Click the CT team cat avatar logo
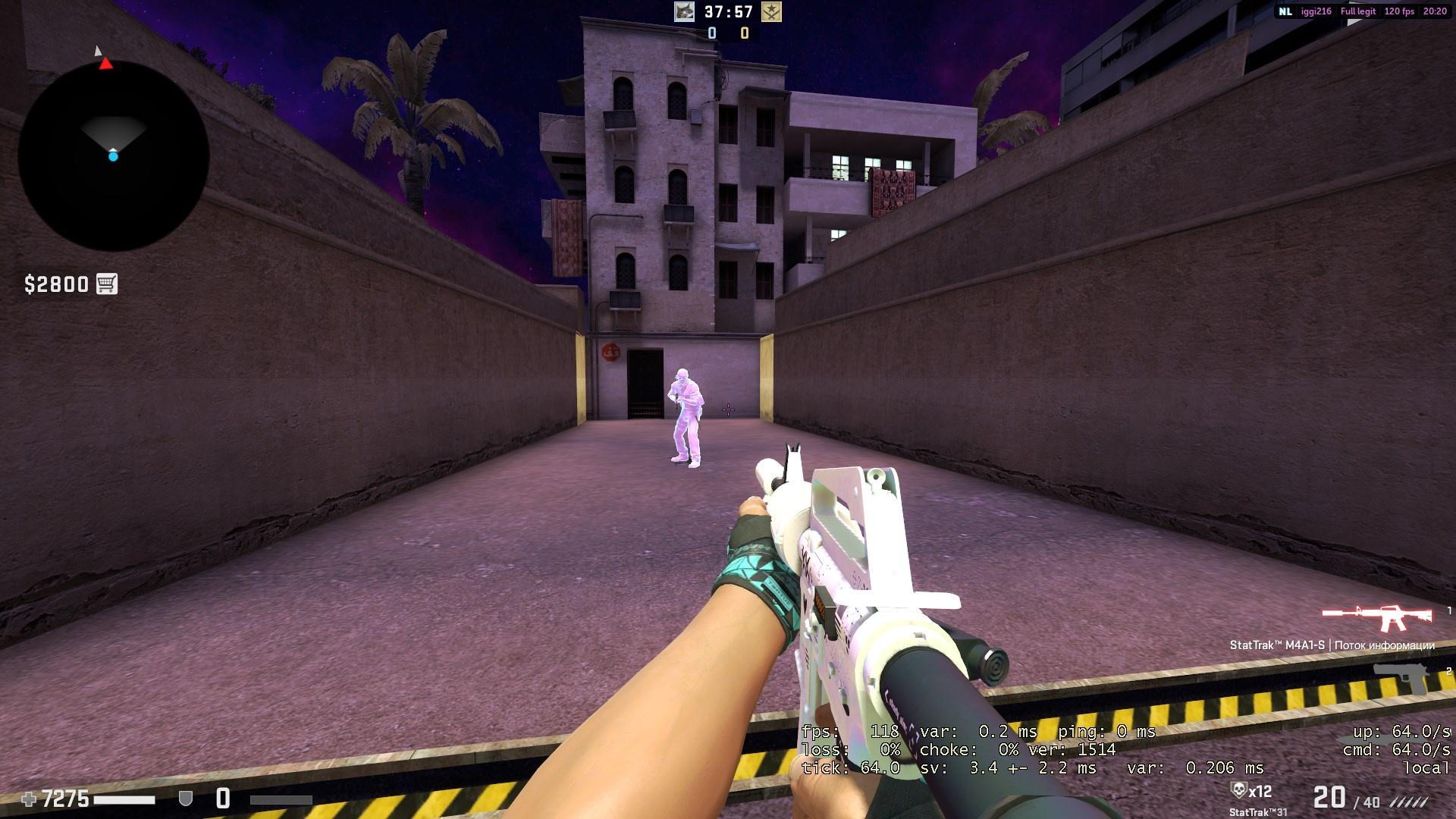This screenshot has width=1456, height=819. [x=685, y=12]
